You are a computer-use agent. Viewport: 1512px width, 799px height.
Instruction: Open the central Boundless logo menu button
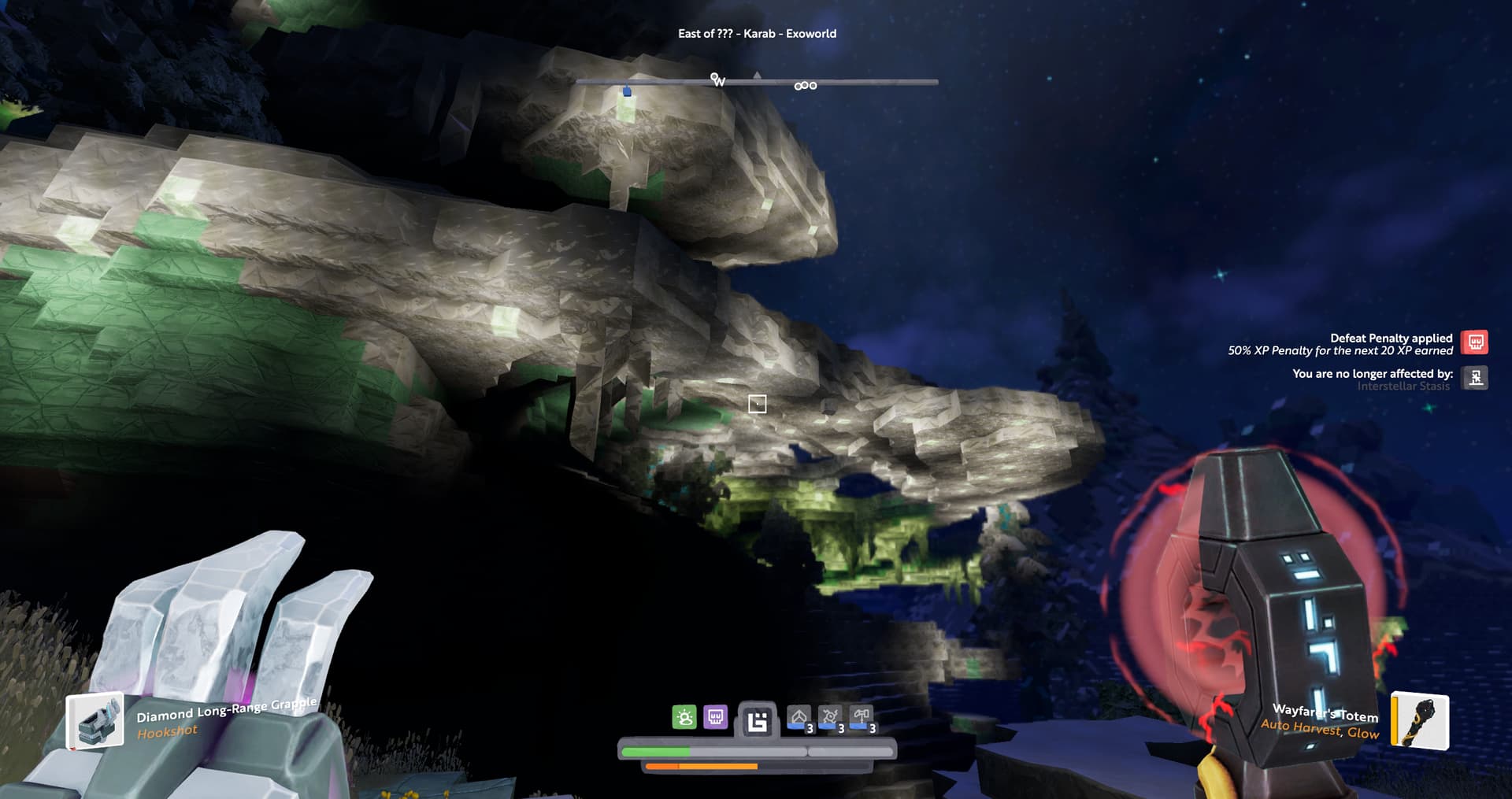coord(758,720)
